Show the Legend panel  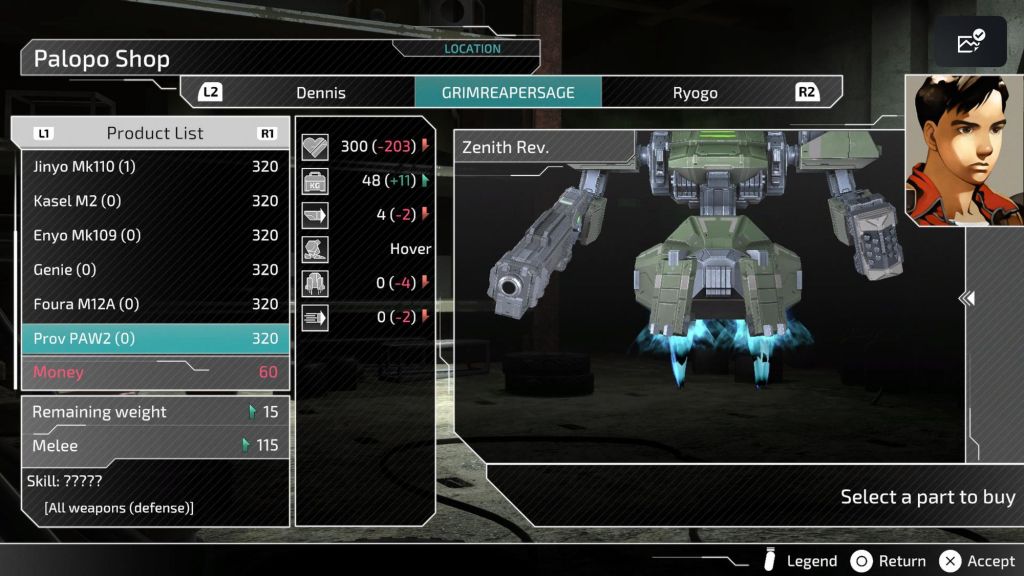800,561
